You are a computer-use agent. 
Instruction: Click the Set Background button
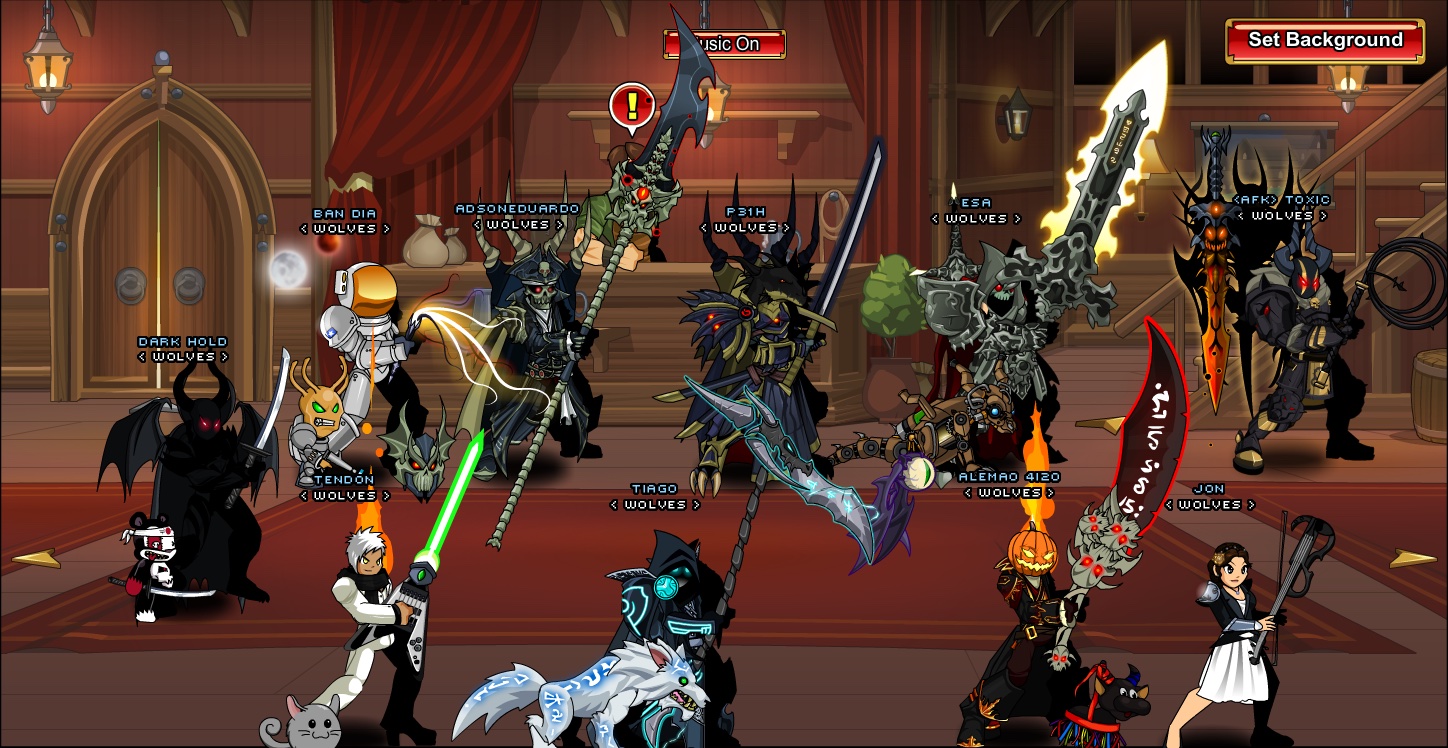pyautogui.click(x=1325, y=41)
